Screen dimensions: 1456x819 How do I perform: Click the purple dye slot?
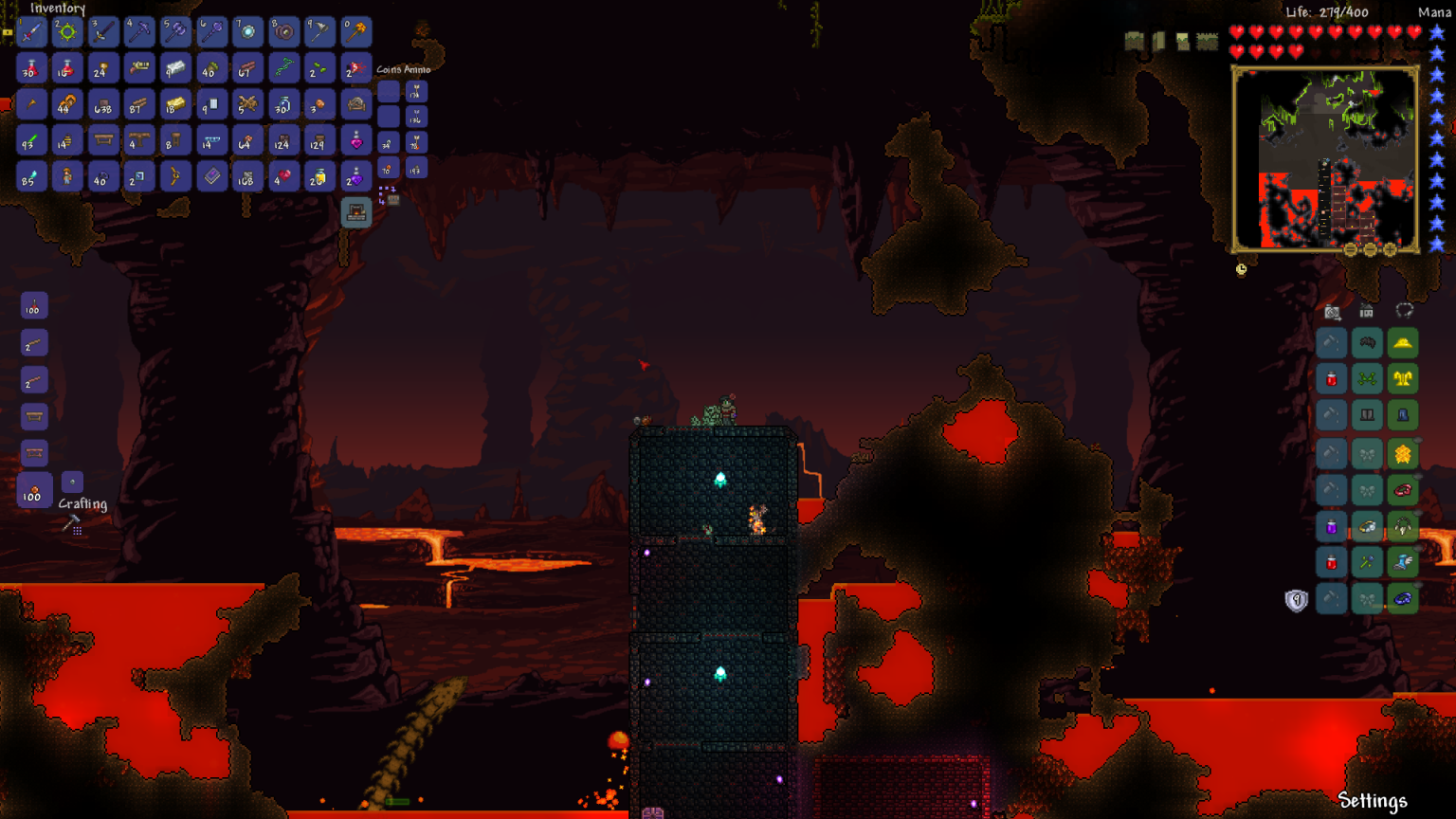pos(1332,527)
